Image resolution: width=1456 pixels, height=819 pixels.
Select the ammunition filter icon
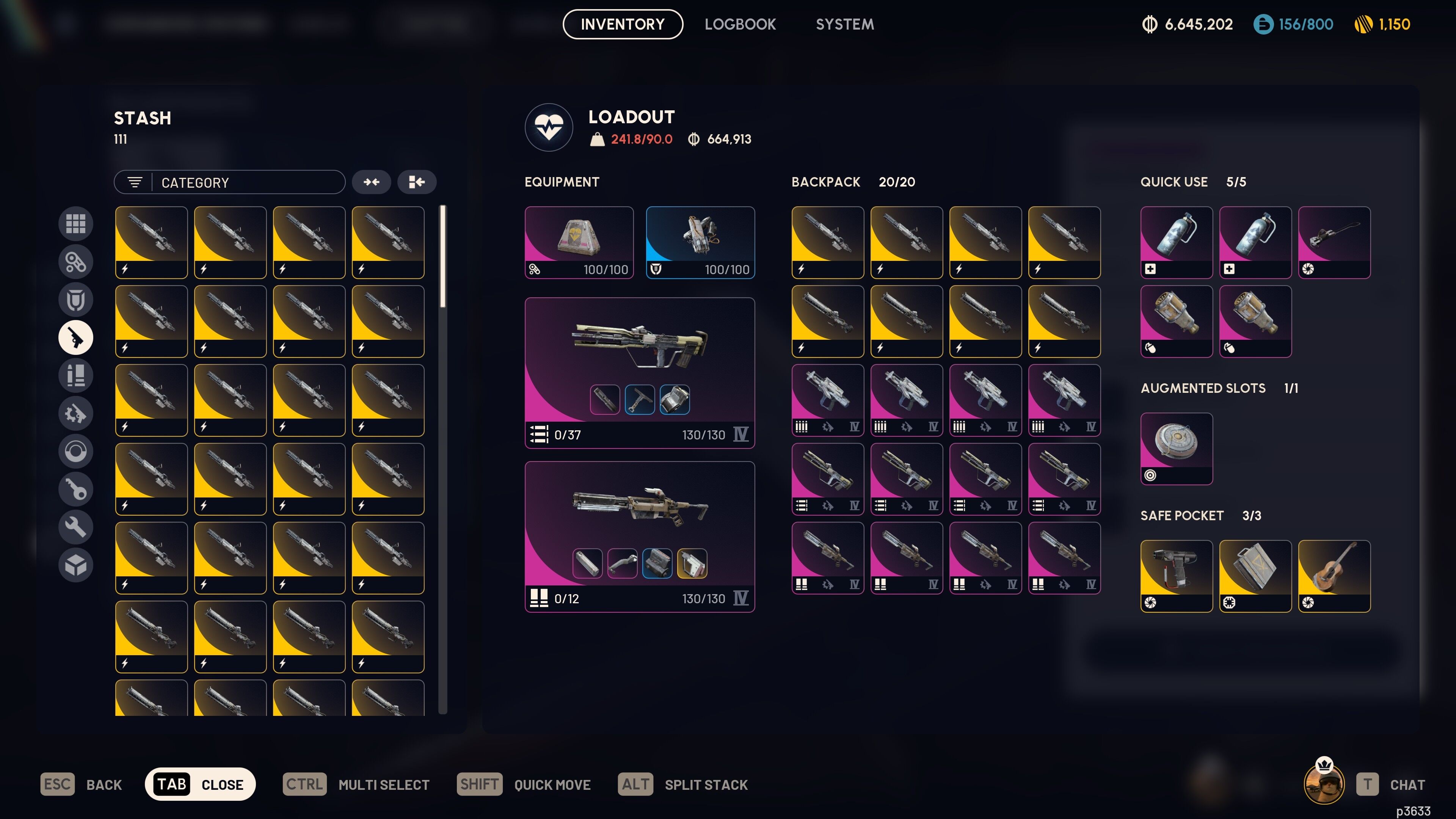[76, 375]
